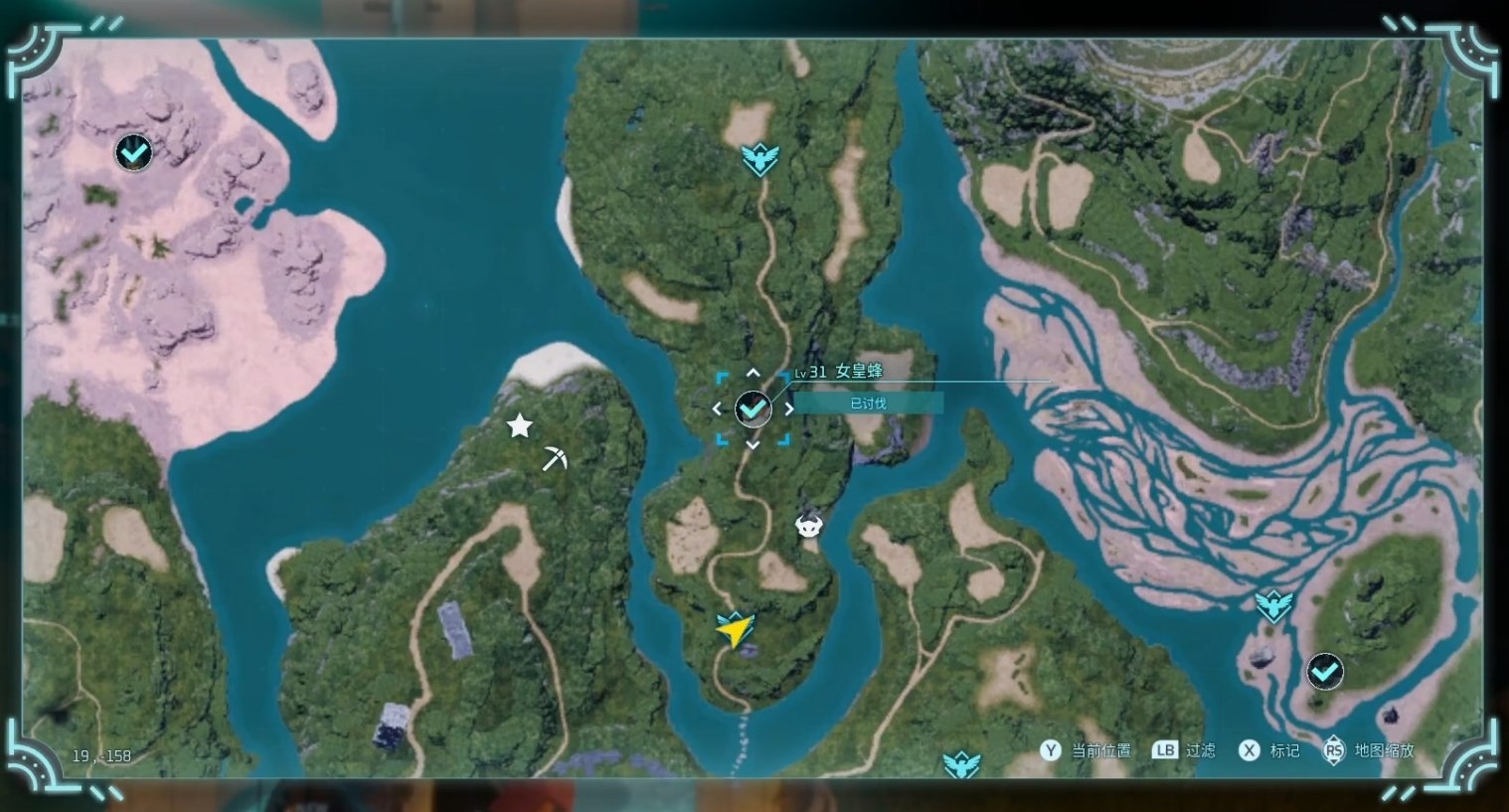Select the Lv31 女皇蜂 boss checkmark marker
Viewport: 1509px width, 812px height.
point(753,408)
